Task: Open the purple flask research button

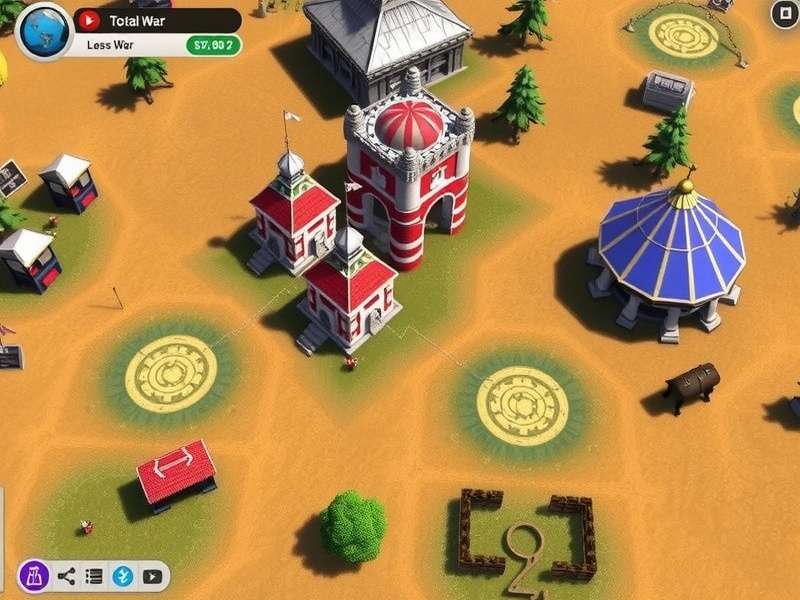Action: tap(34, 575)
